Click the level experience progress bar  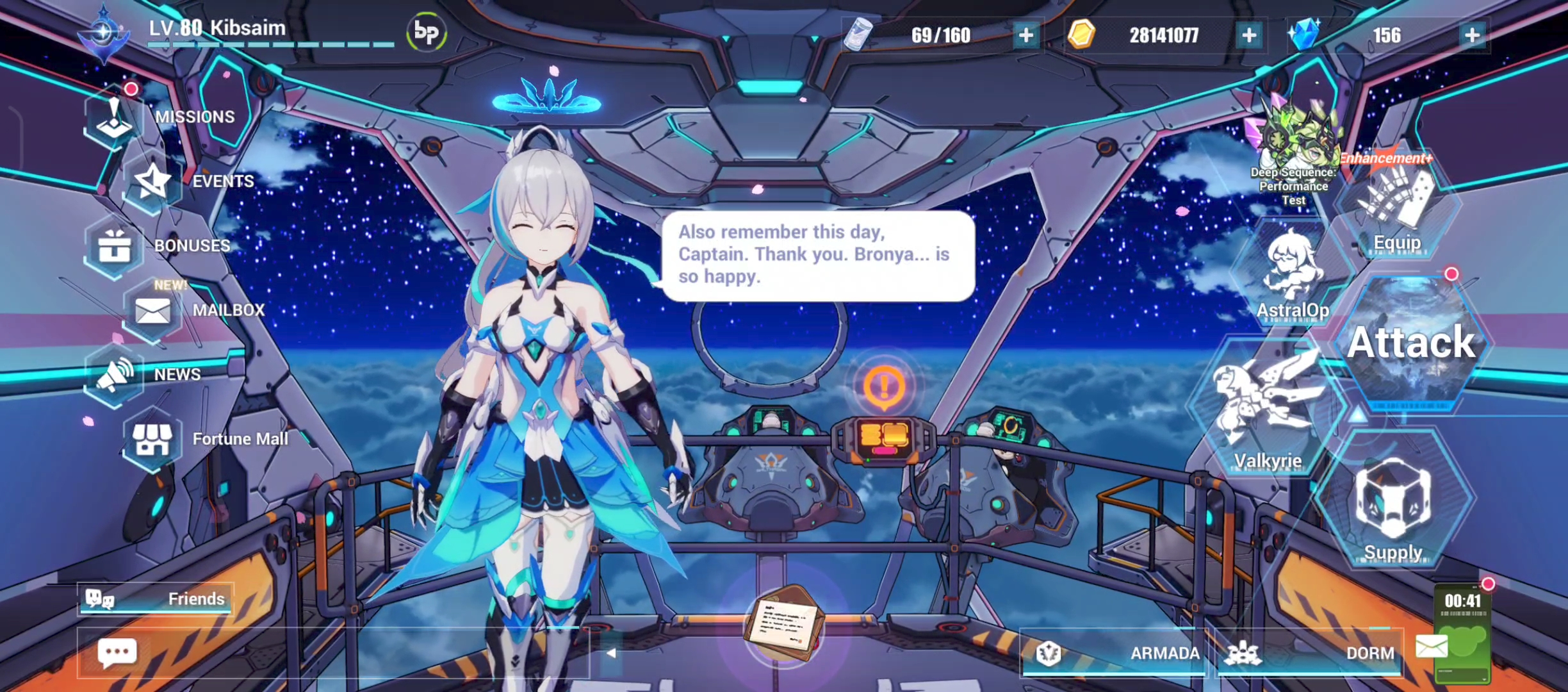click(x=269, y=46)
